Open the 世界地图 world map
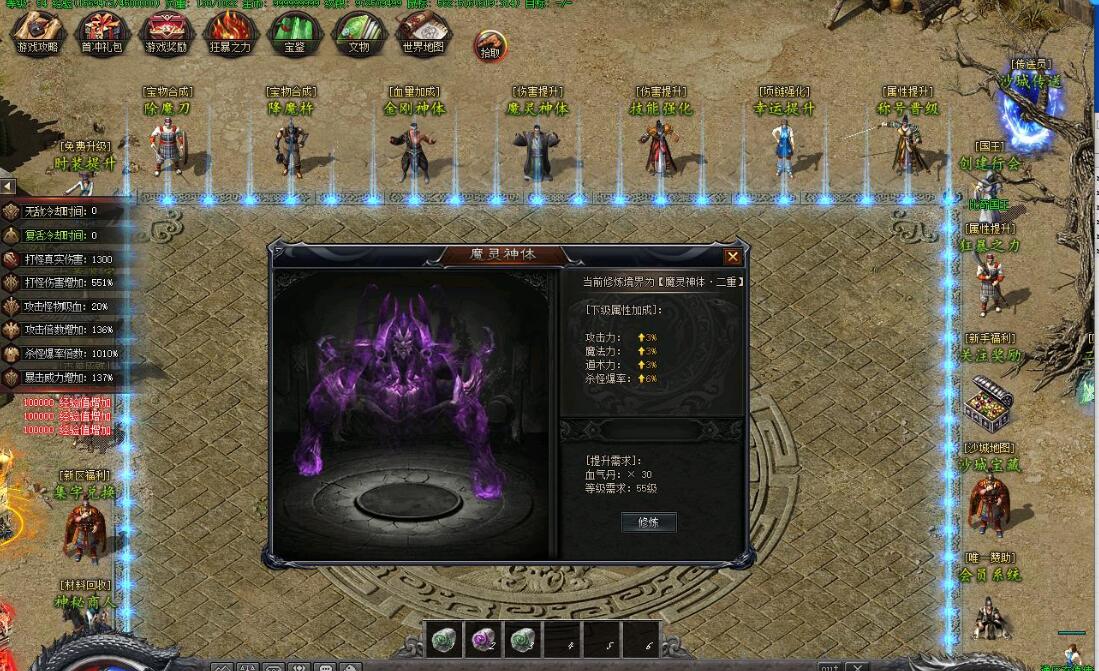The width and height of the screenshot is (1099, 671). tap(422, 33)
